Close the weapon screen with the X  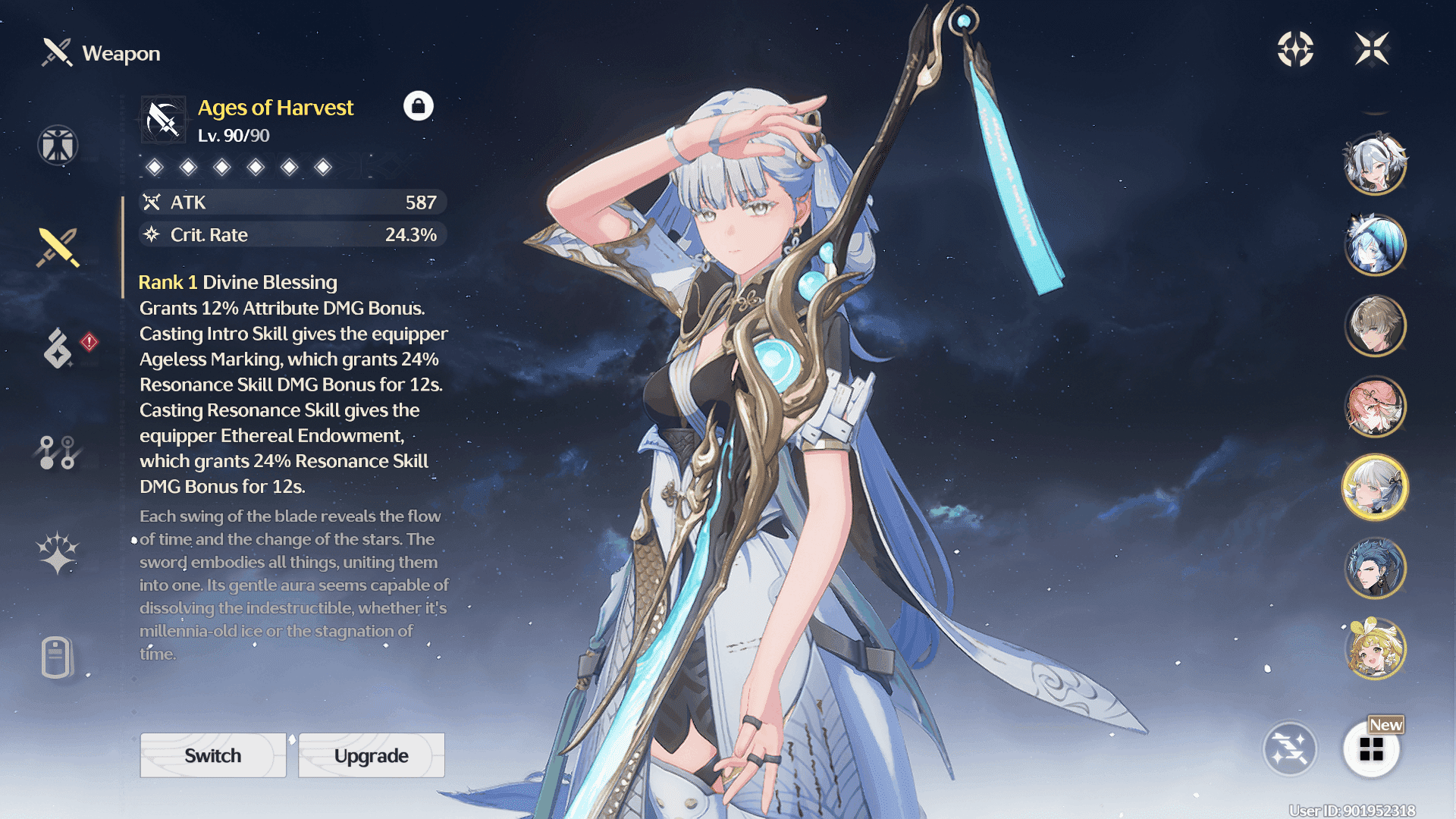tap(1372, 49)
